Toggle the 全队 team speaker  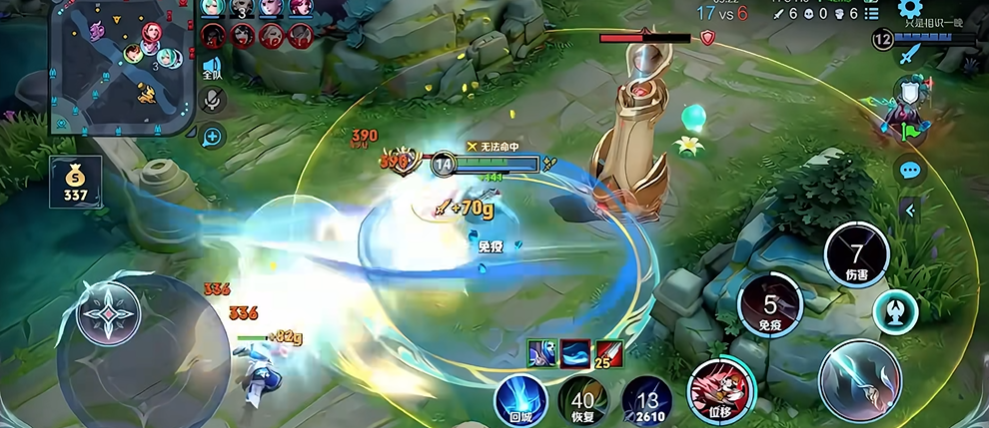point(212,68)
